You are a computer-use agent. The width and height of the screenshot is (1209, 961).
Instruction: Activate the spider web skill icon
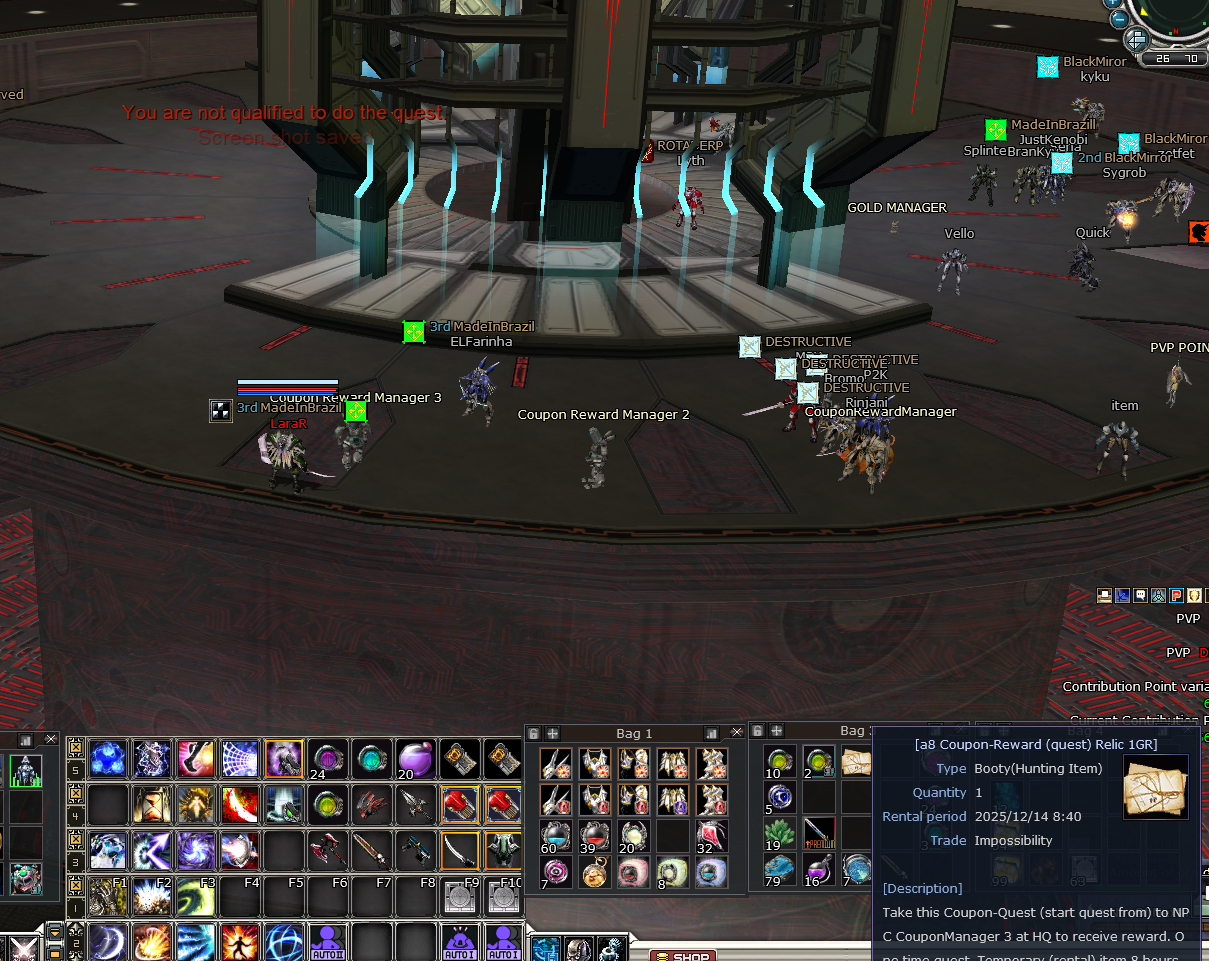click(x=239, y=759)
